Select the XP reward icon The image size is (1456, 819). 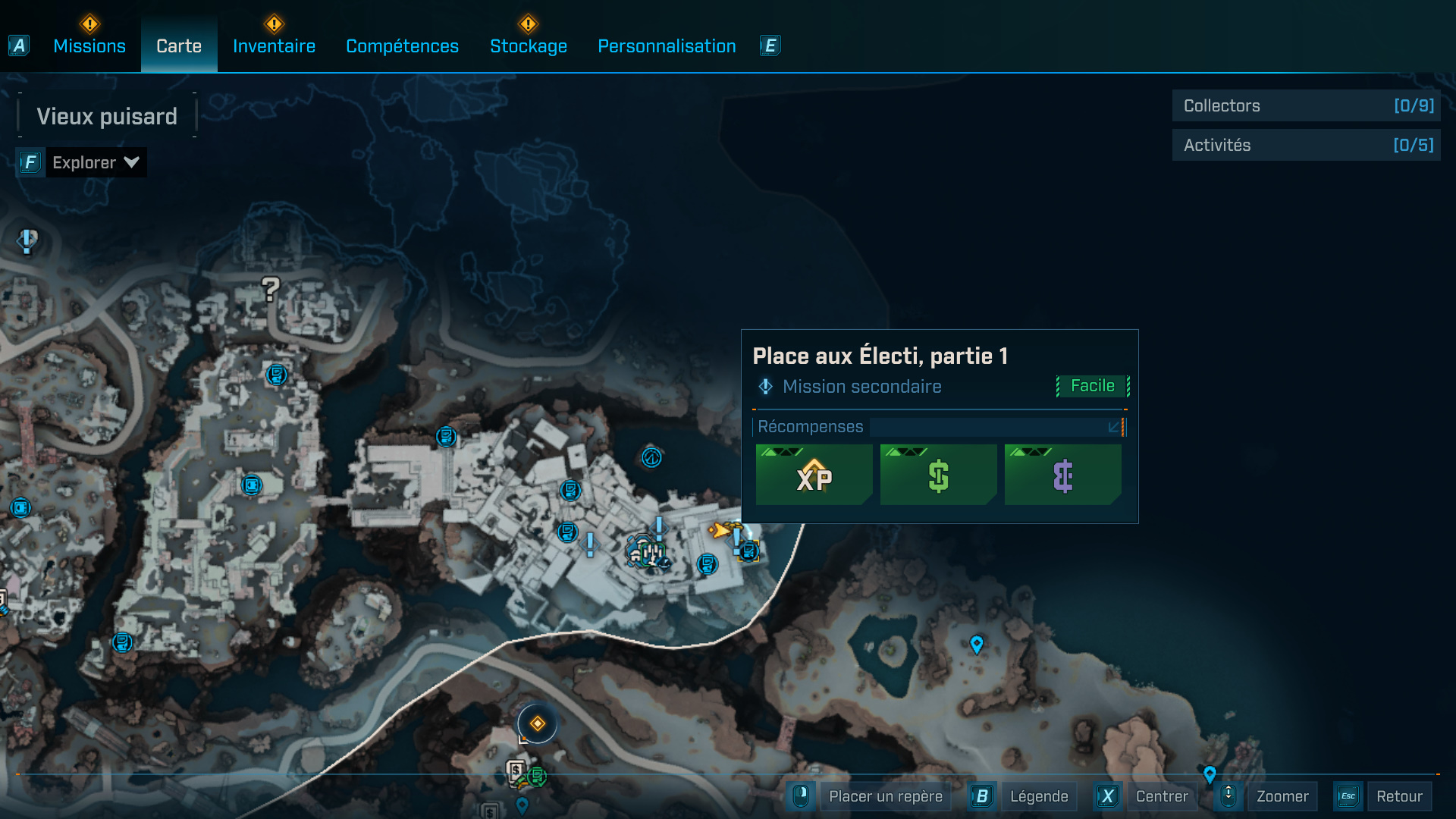pos(814,475)
